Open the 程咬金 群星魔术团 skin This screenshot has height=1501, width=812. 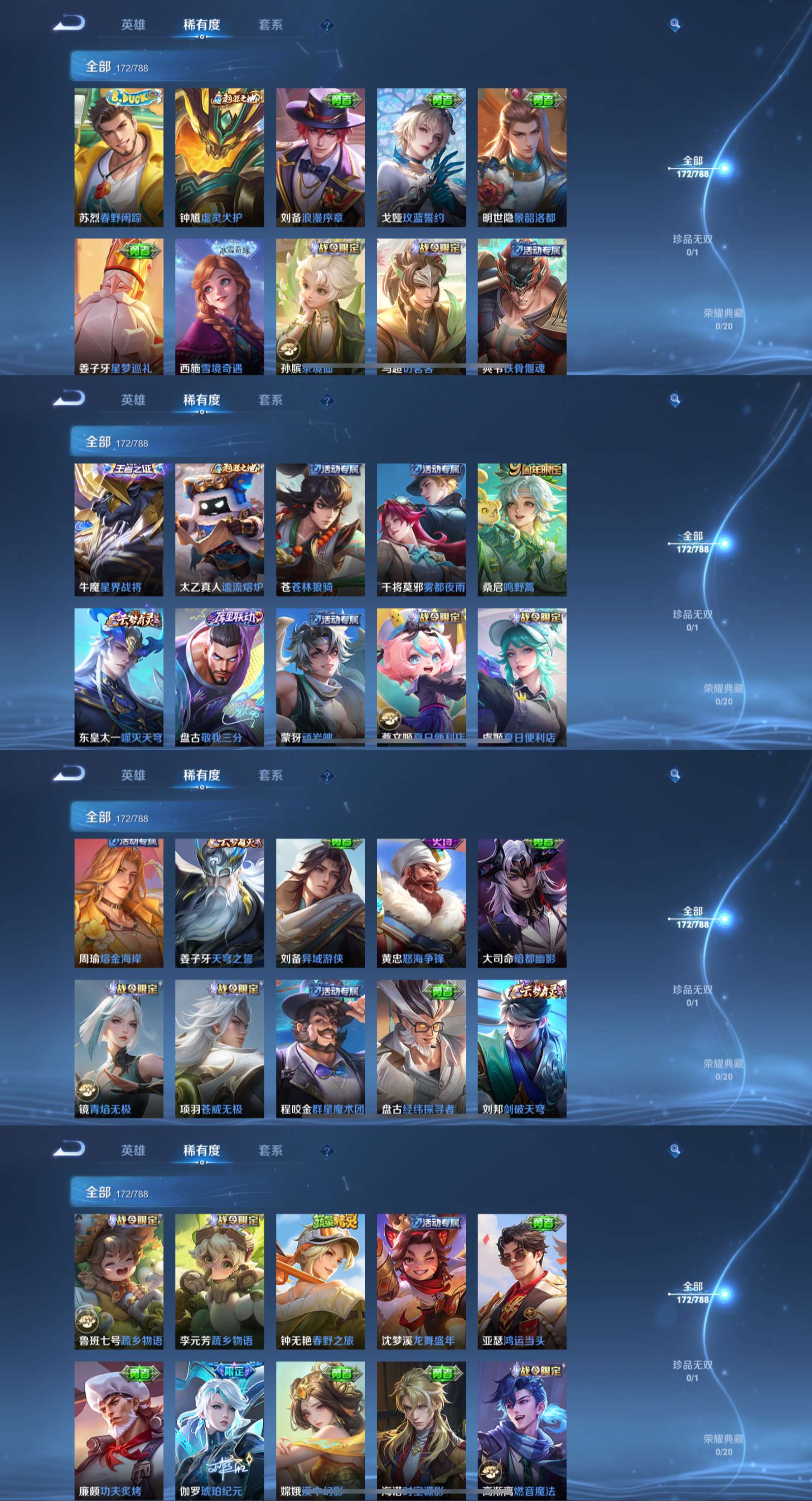point(320,1048)
